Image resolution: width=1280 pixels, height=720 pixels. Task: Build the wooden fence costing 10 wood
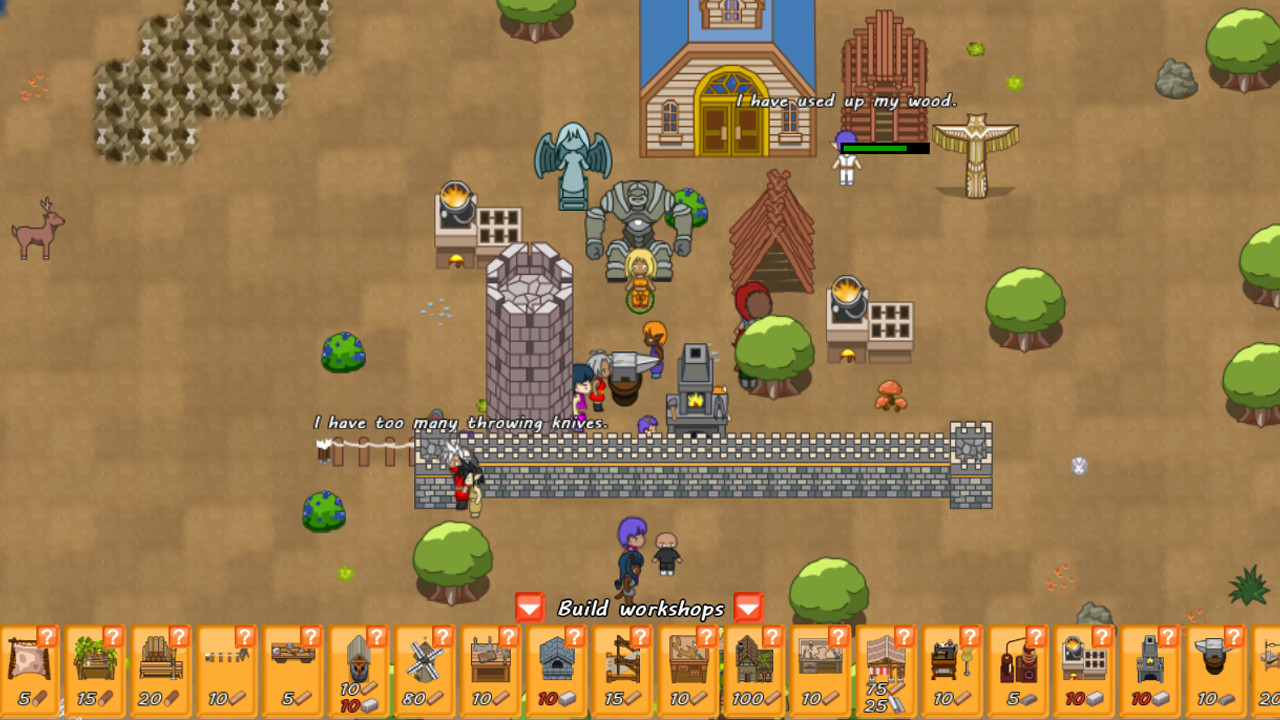tap(224, 670)
